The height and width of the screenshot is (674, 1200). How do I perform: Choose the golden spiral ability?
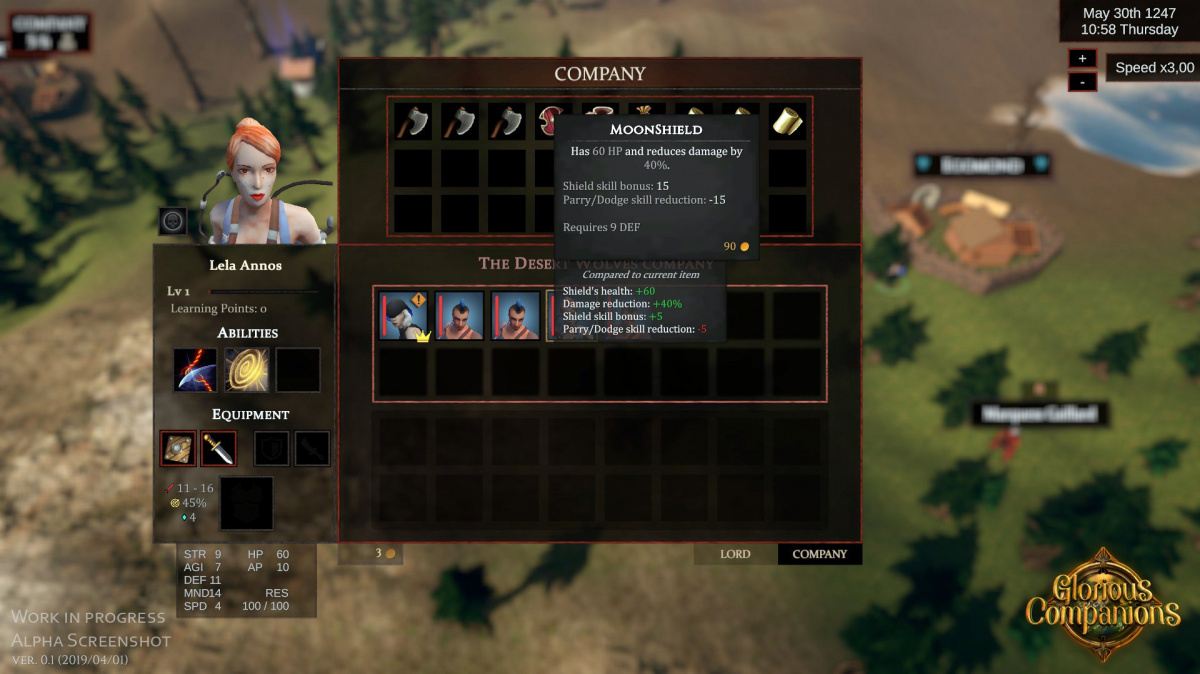pos(246,370)
